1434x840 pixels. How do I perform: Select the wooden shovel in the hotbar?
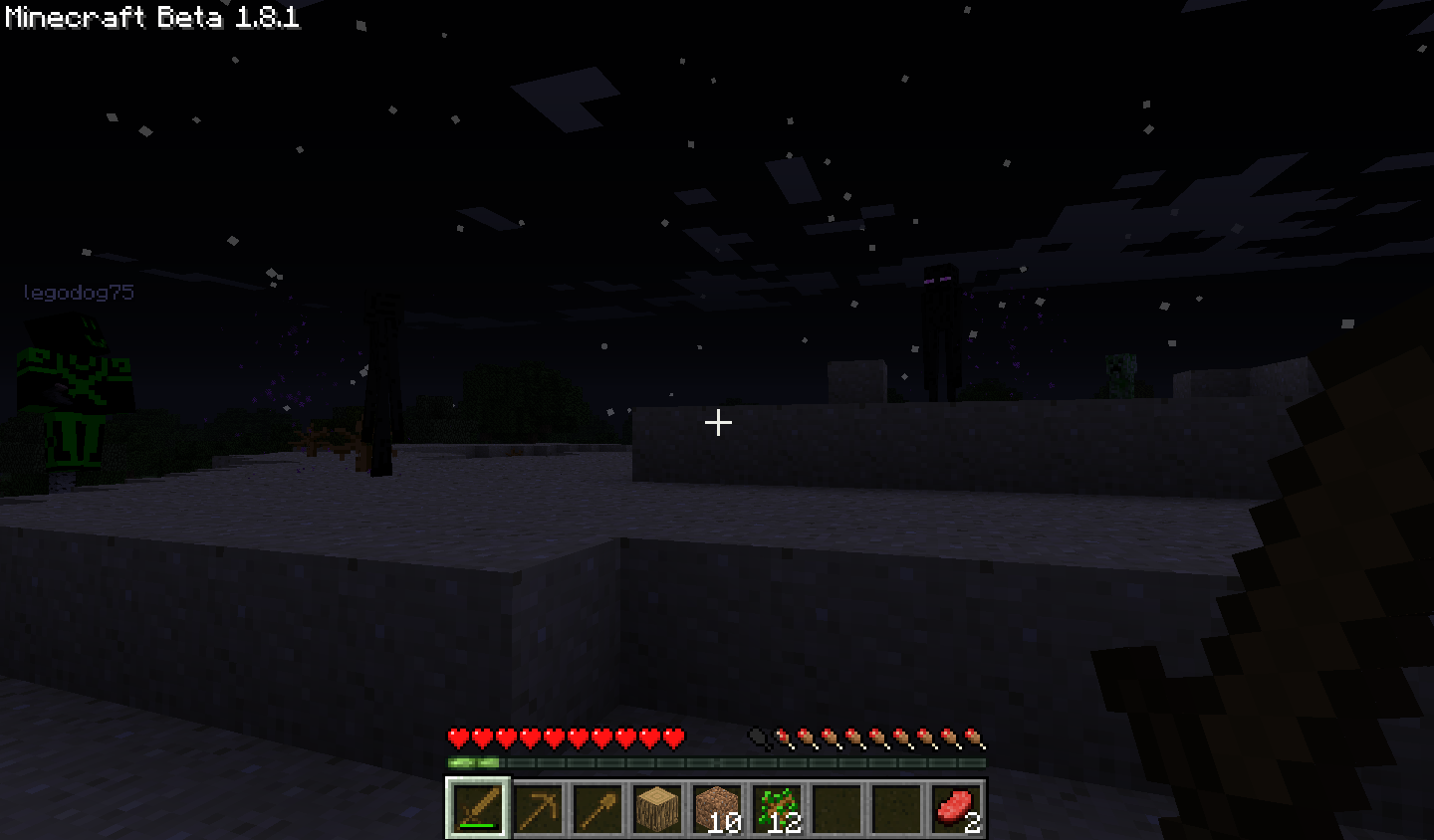pos(599,806)
